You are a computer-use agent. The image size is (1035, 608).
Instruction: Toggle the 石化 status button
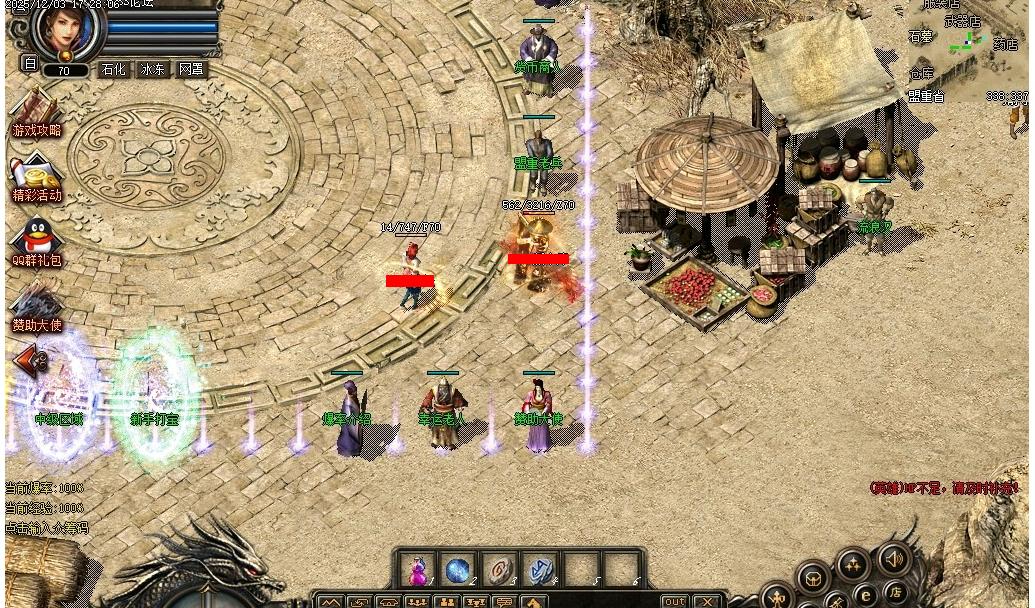coord(113,70)
